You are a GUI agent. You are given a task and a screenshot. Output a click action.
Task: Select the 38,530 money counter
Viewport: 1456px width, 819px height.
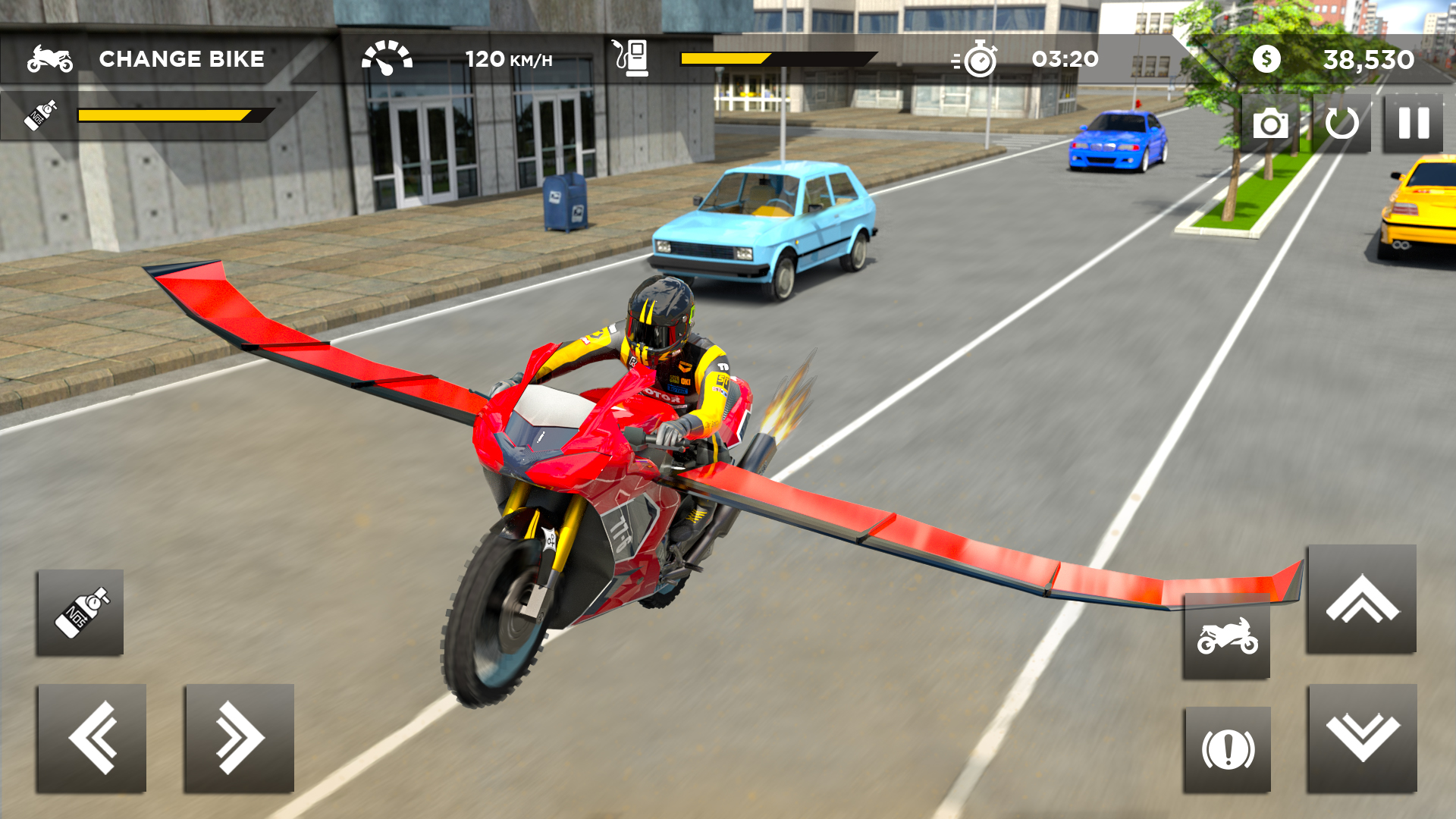point(1369,57)
